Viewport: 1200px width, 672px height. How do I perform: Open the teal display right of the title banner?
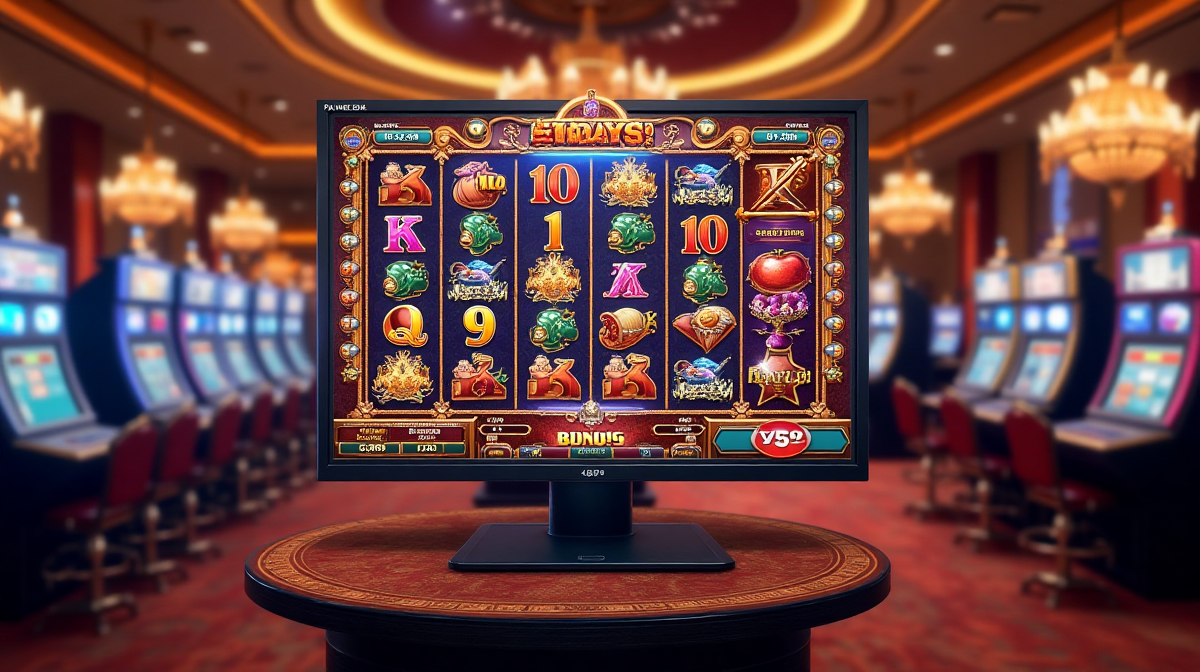click(x=779, y=136)
